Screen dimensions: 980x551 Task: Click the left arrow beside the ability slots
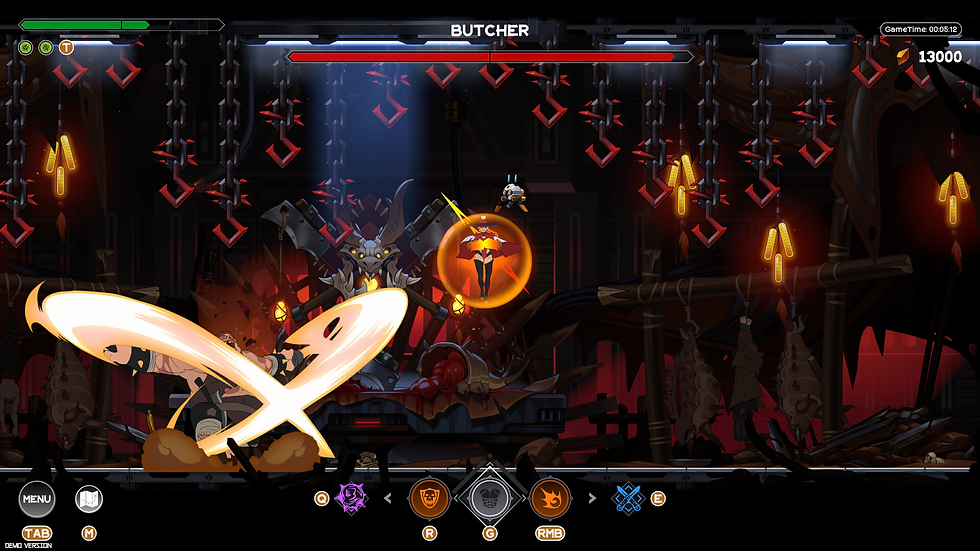[388, 498]
